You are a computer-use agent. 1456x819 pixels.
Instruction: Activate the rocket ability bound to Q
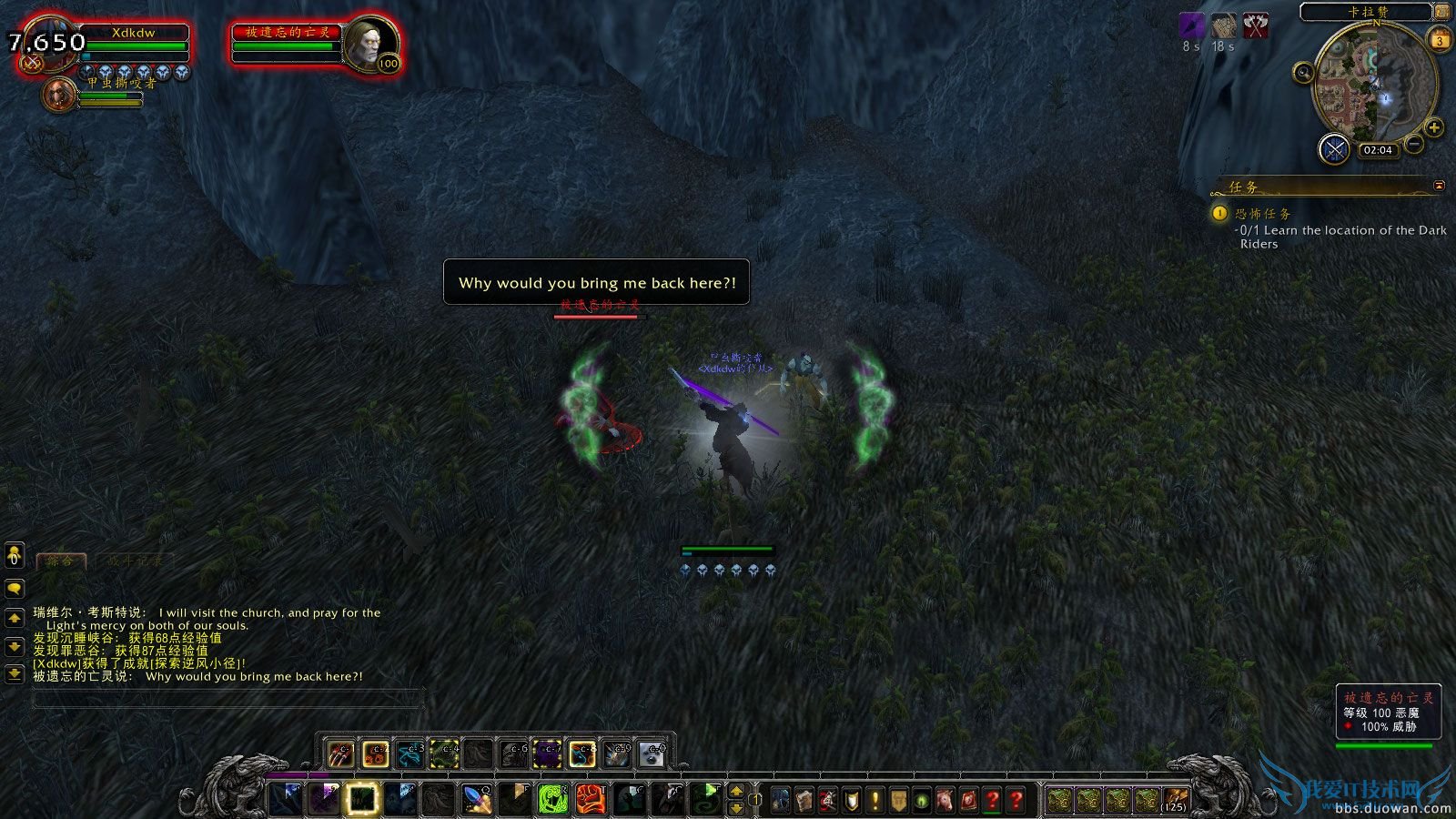[x=478, y=797]
